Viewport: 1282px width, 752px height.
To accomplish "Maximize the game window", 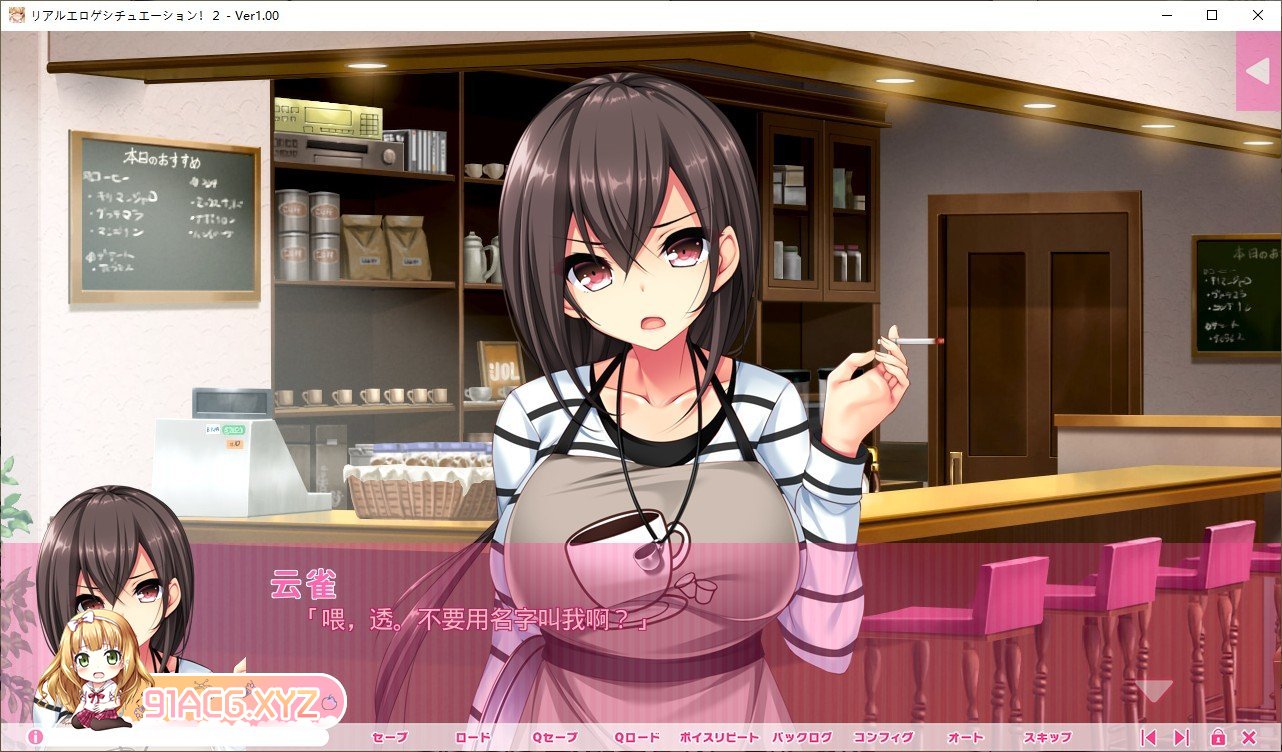I will [x=1212, y=15].
